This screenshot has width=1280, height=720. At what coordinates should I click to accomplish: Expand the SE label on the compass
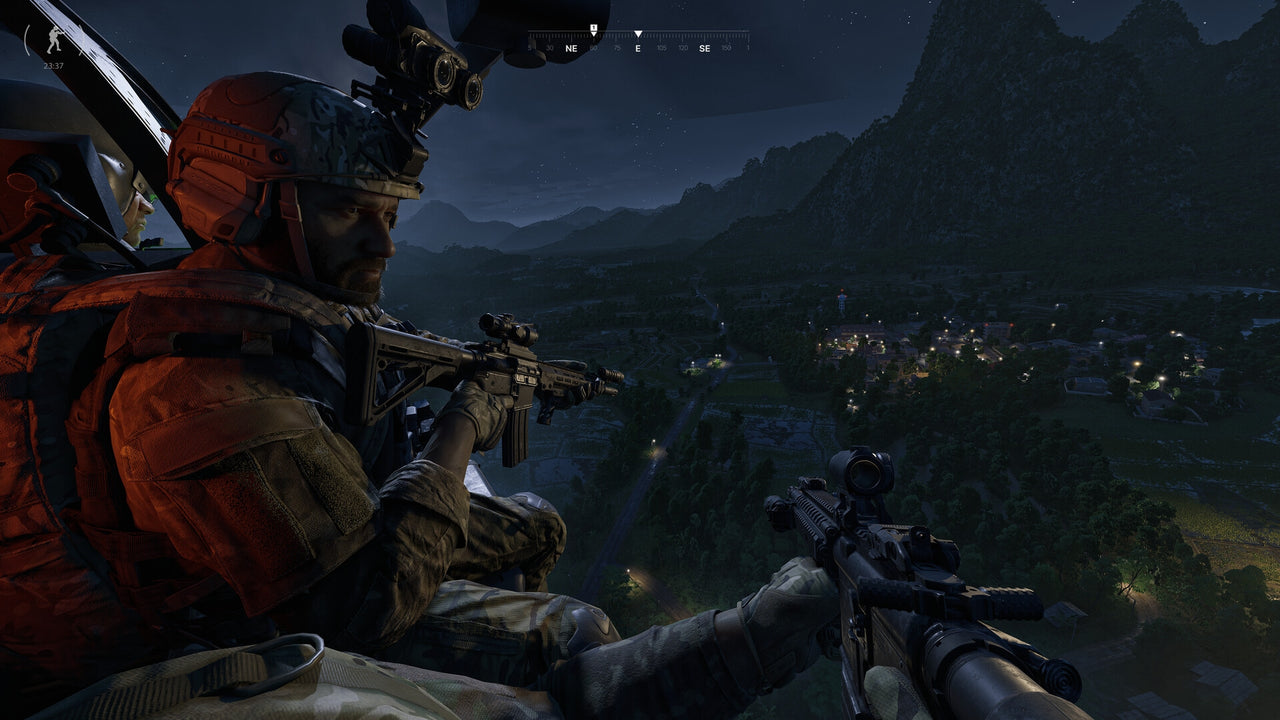(x=706, y=47)
